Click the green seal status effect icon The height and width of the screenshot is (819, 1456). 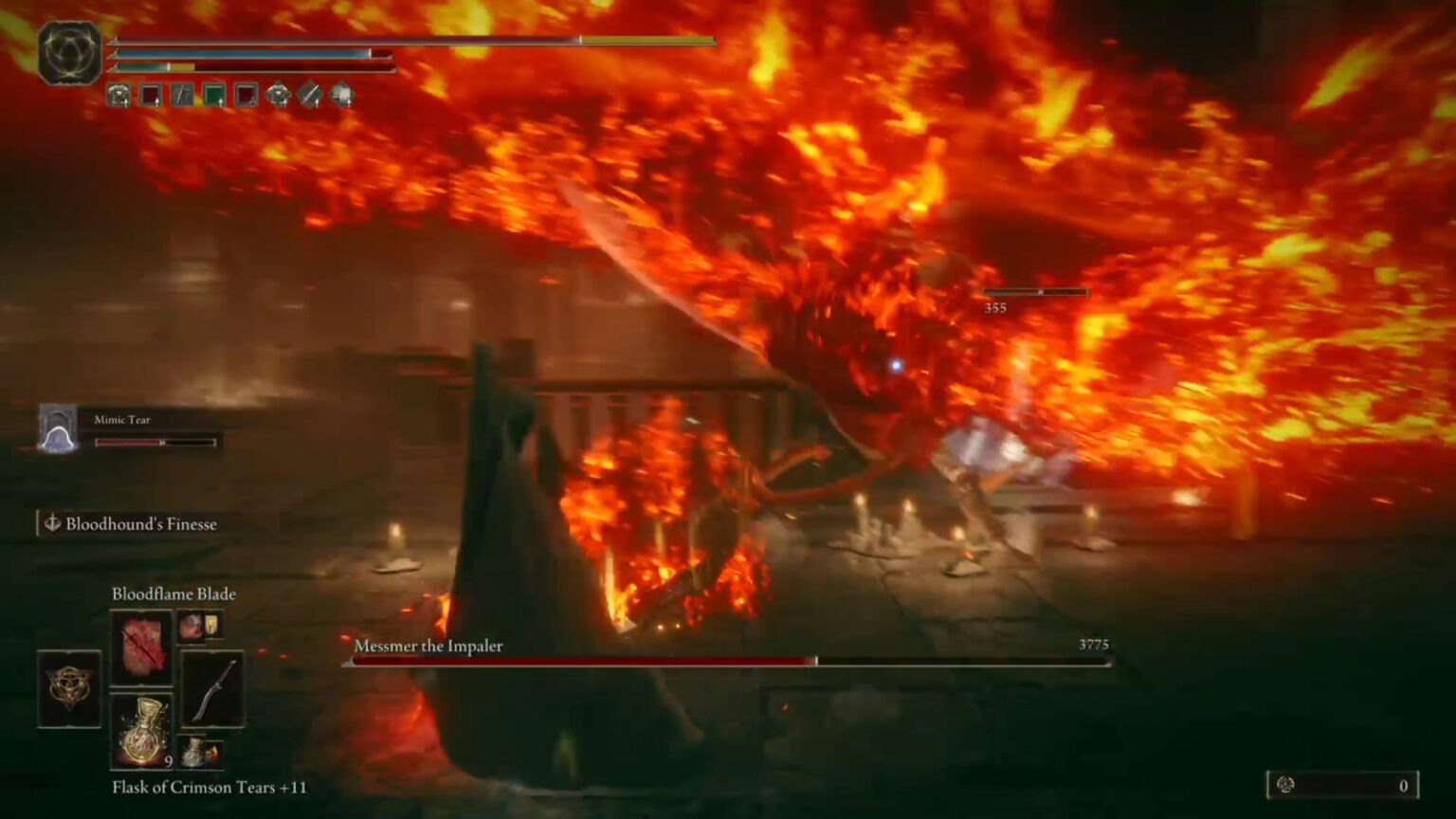[212, 95]
